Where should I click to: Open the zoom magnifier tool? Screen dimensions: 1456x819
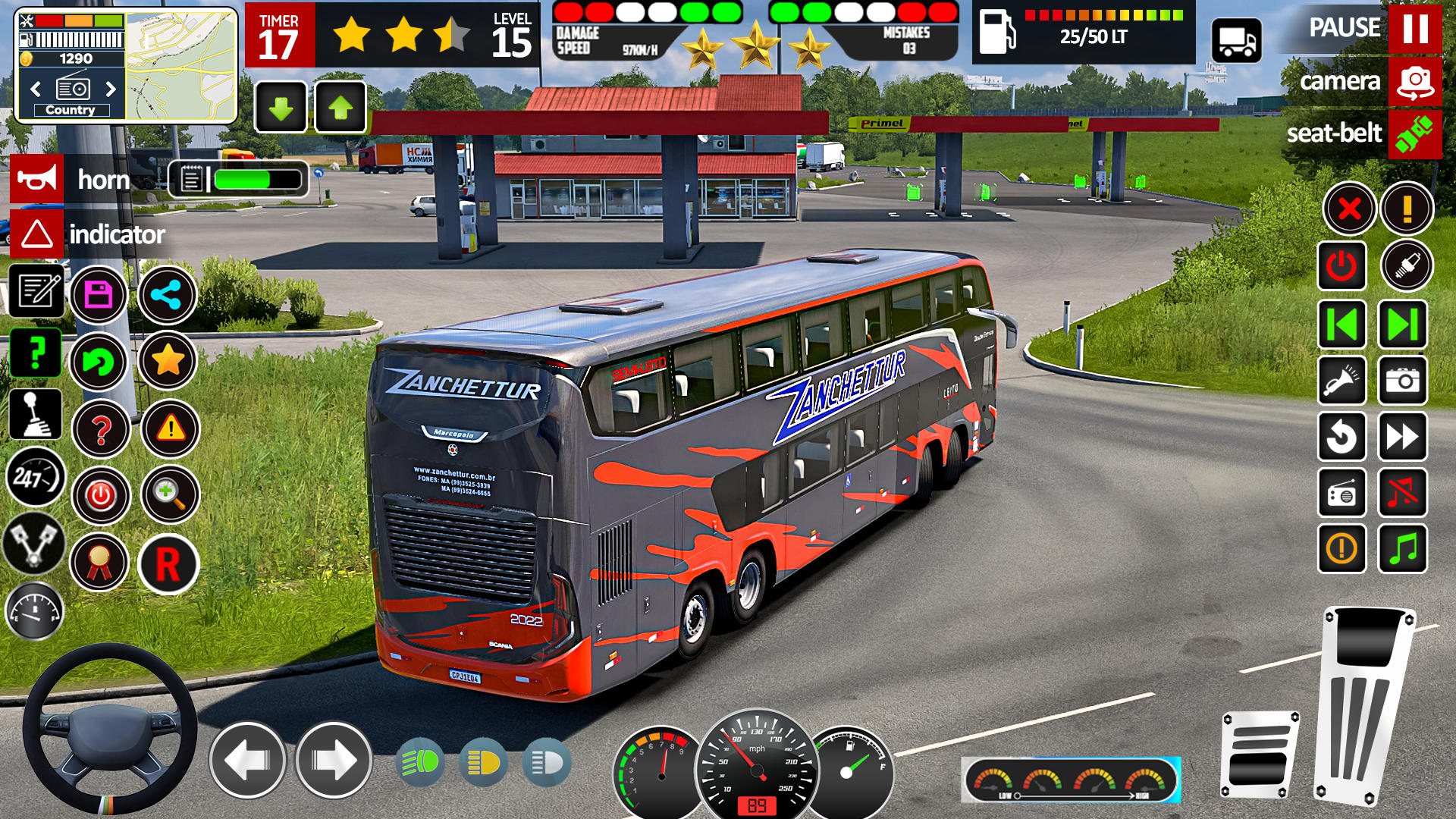(x=171, y=494)
